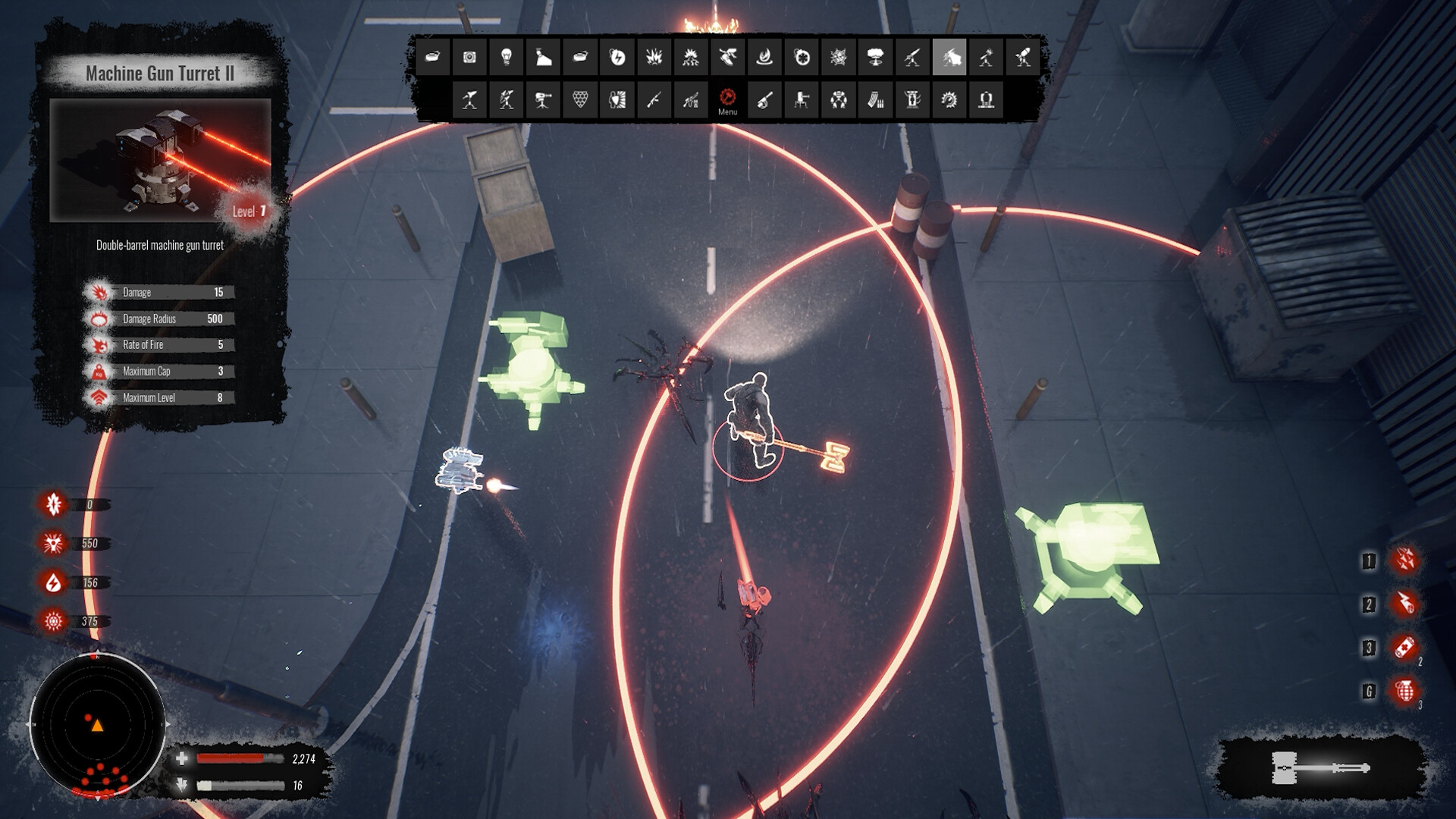Select the mushroom cloud nuke icon
Image resolution: width=1456 pixels, height=819 pixels.
[874, 58]
